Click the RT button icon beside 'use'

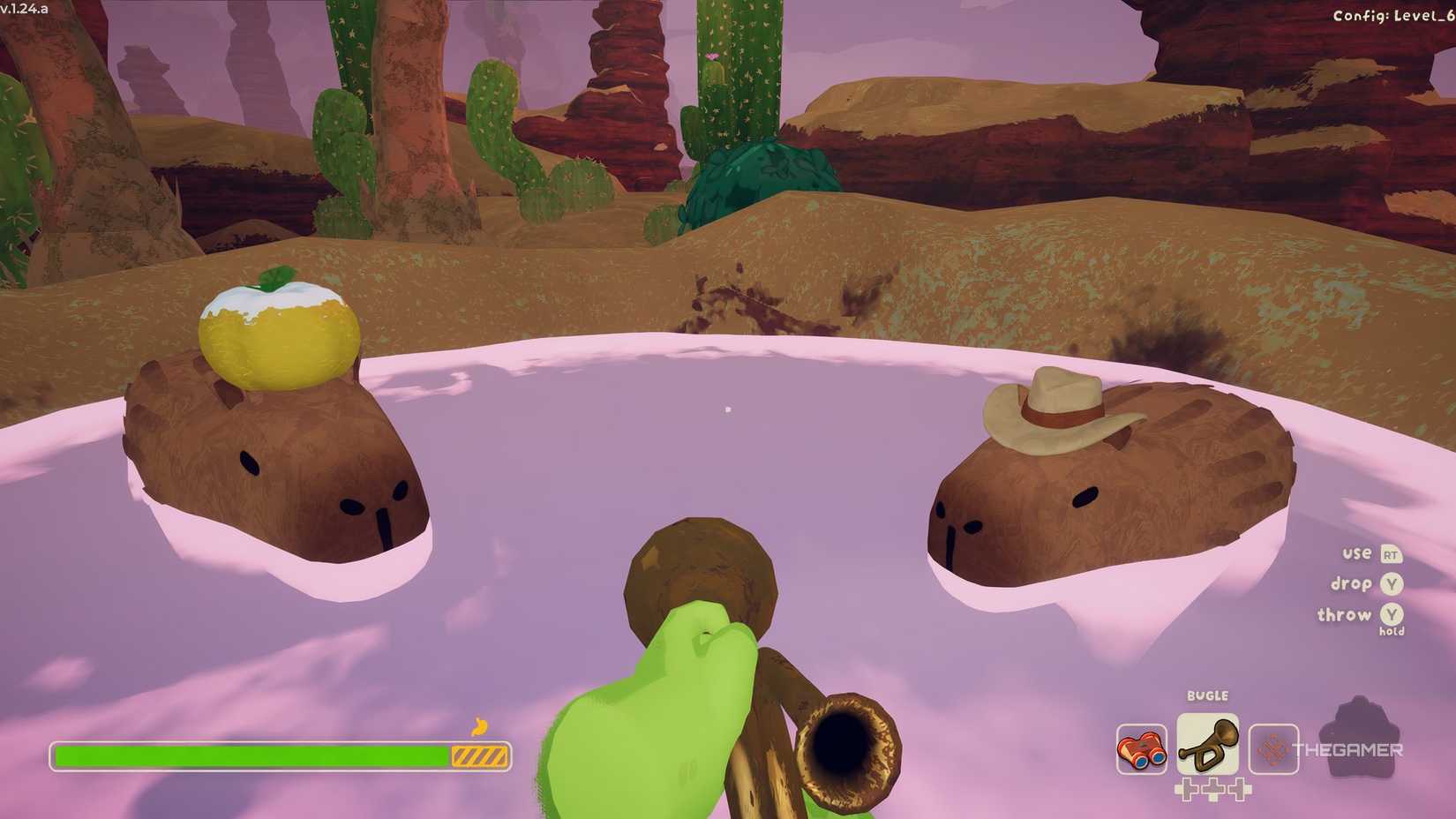[x=1392, y=554]
